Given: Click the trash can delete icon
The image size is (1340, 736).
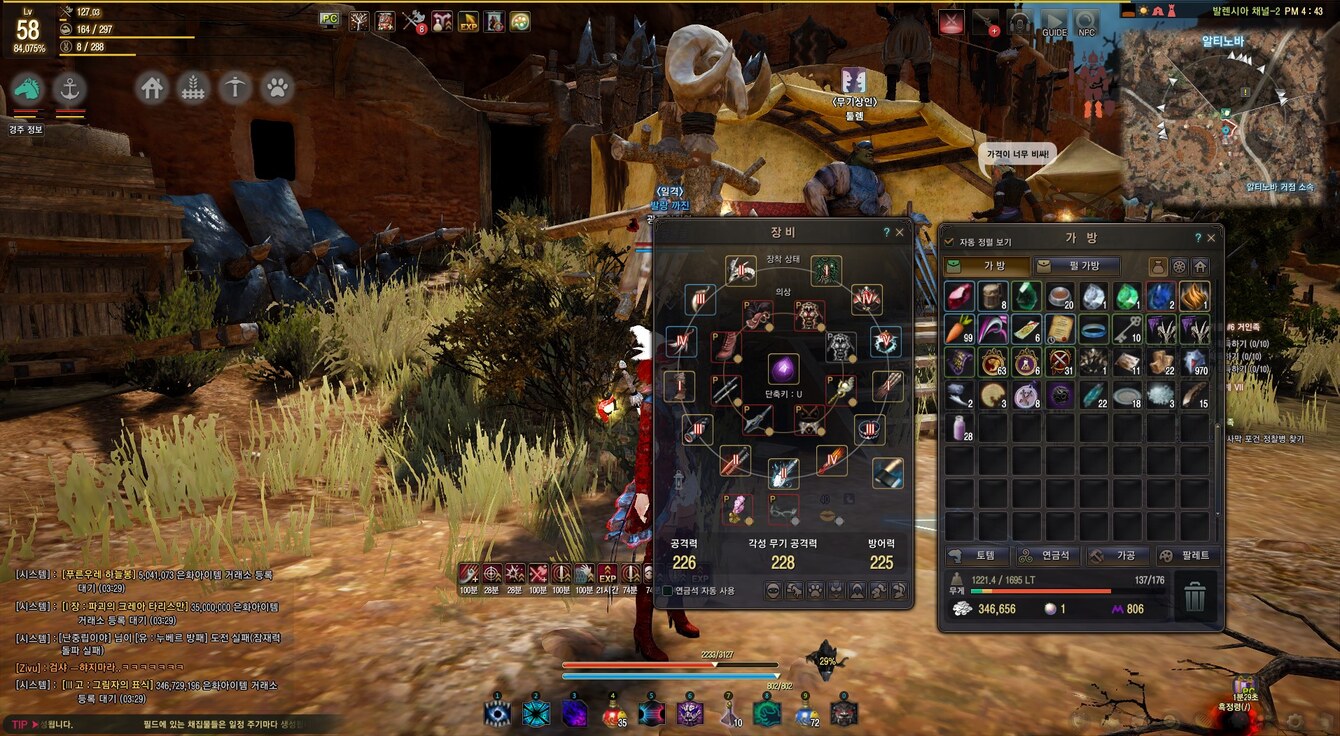Looking at the screenshot, I should pos(1194,599).
